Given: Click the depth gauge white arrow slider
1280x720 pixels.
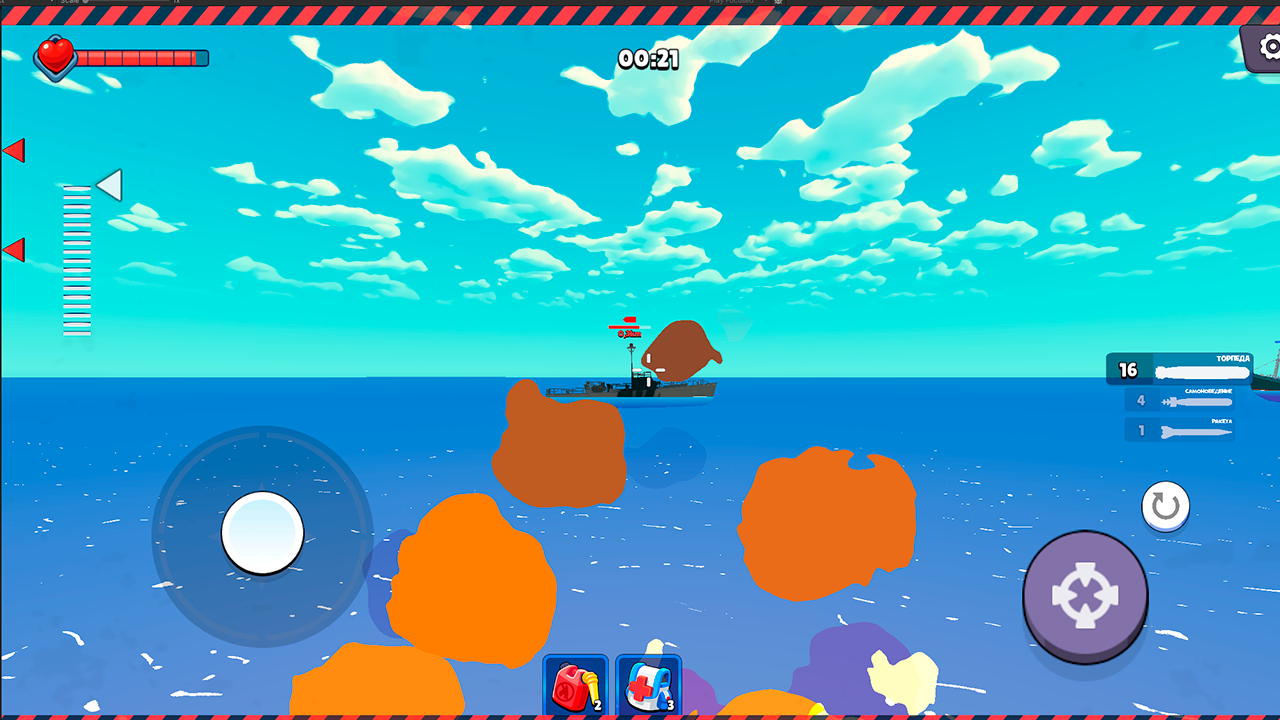Looking at the screenshot, I should [110, 185].
